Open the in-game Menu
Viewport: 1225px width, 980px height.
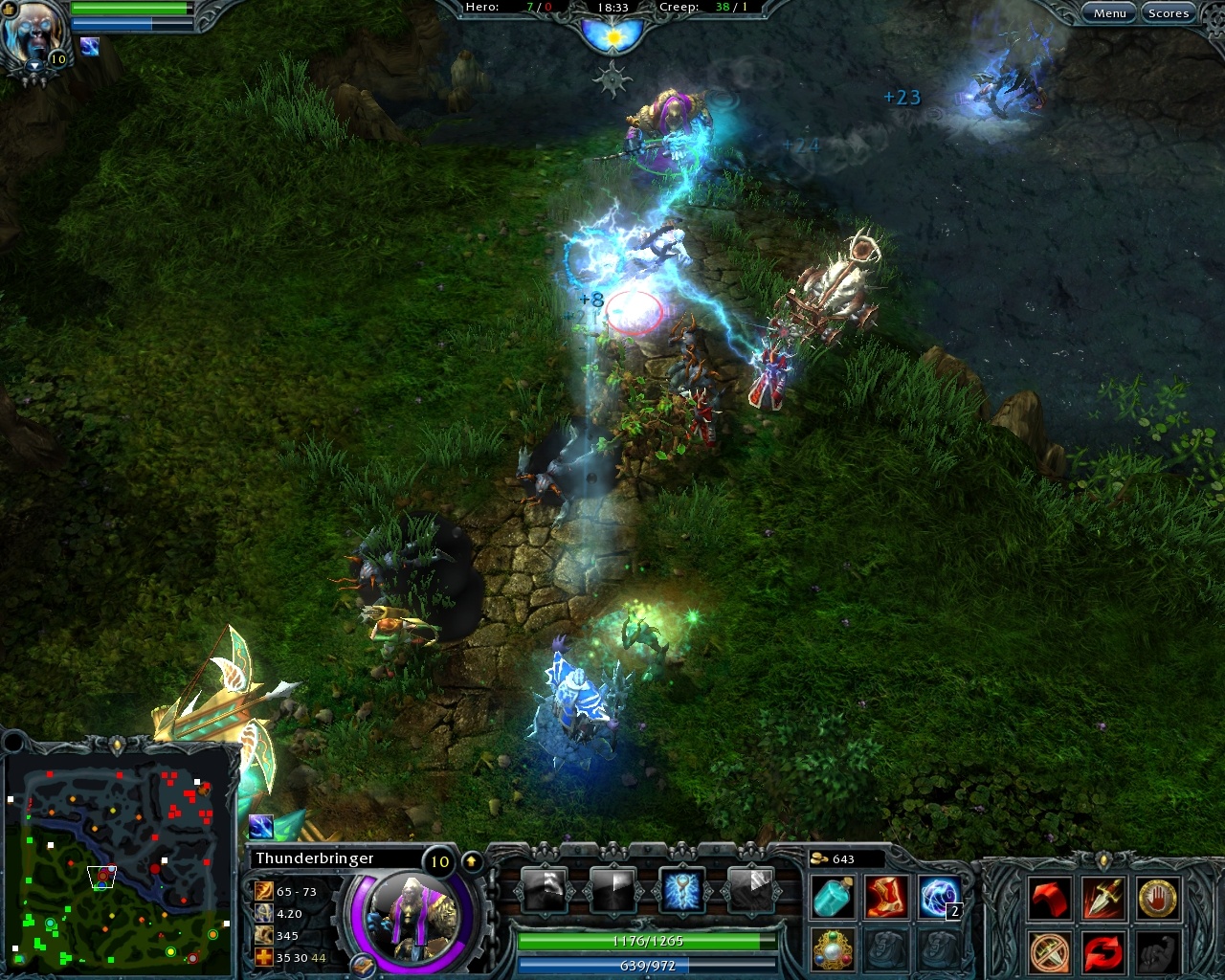1109,12
